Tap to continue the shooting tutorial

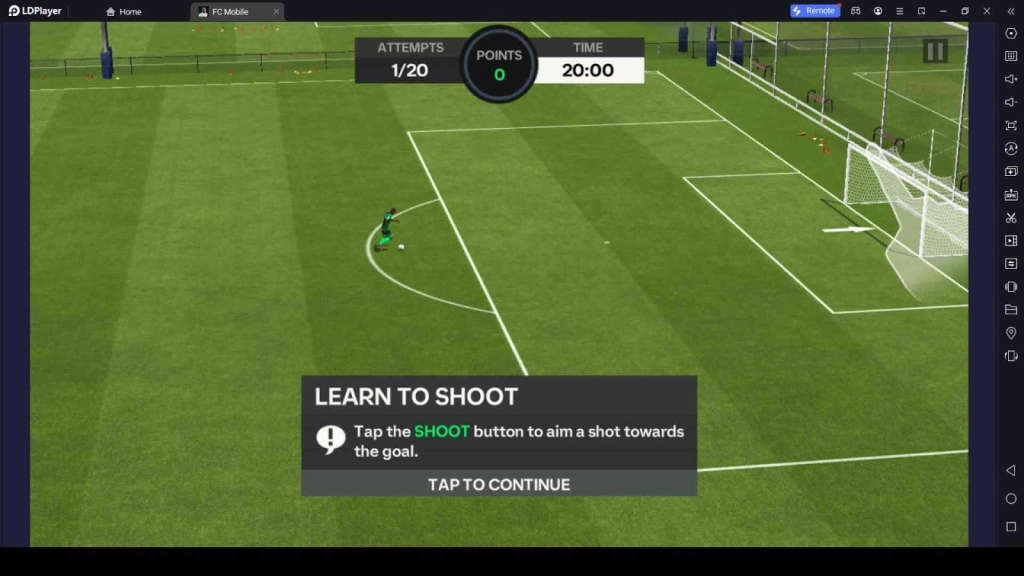click(499, 484)
